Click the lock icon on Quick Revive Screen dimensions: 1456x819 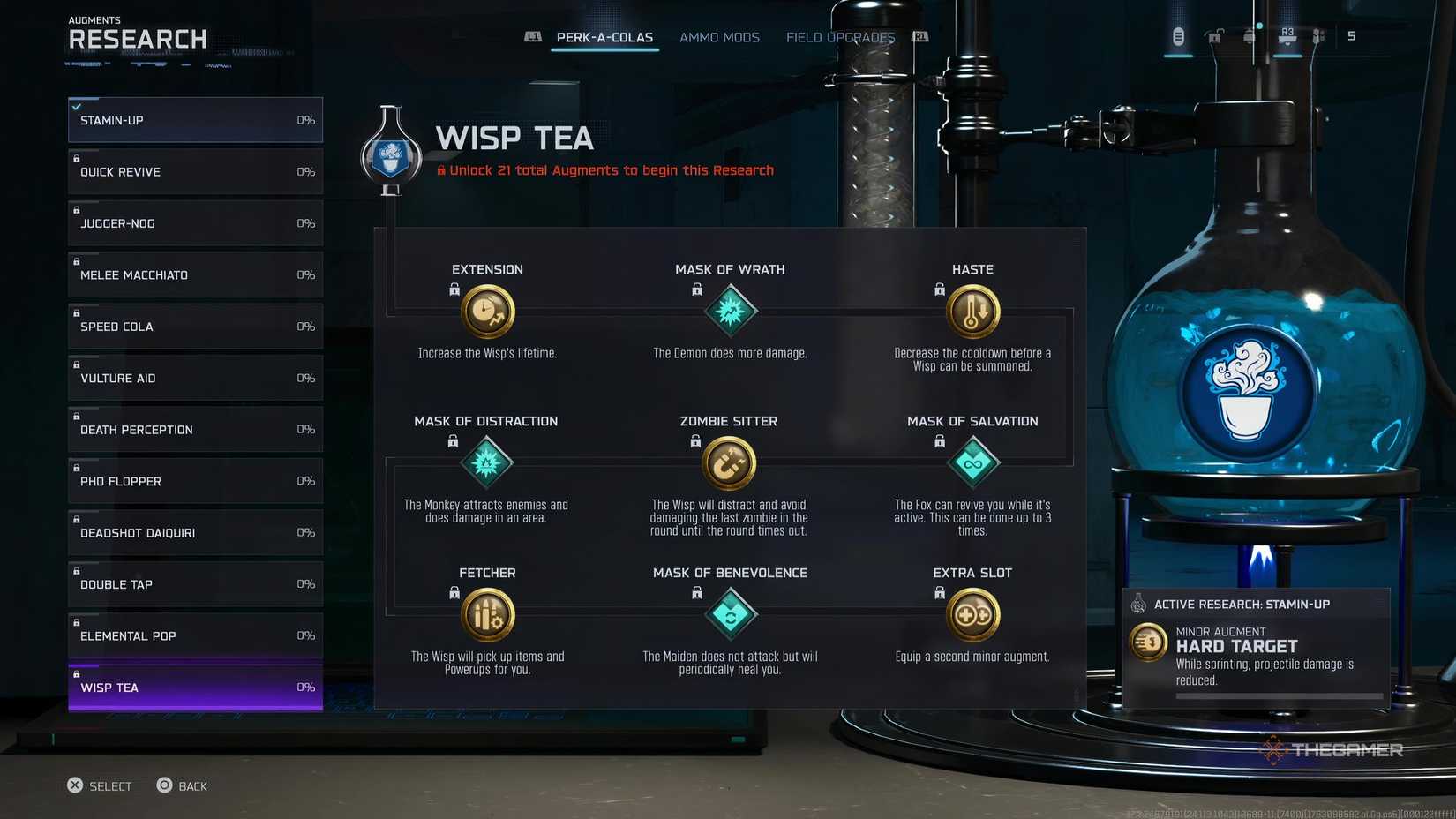tap(76, 159)
